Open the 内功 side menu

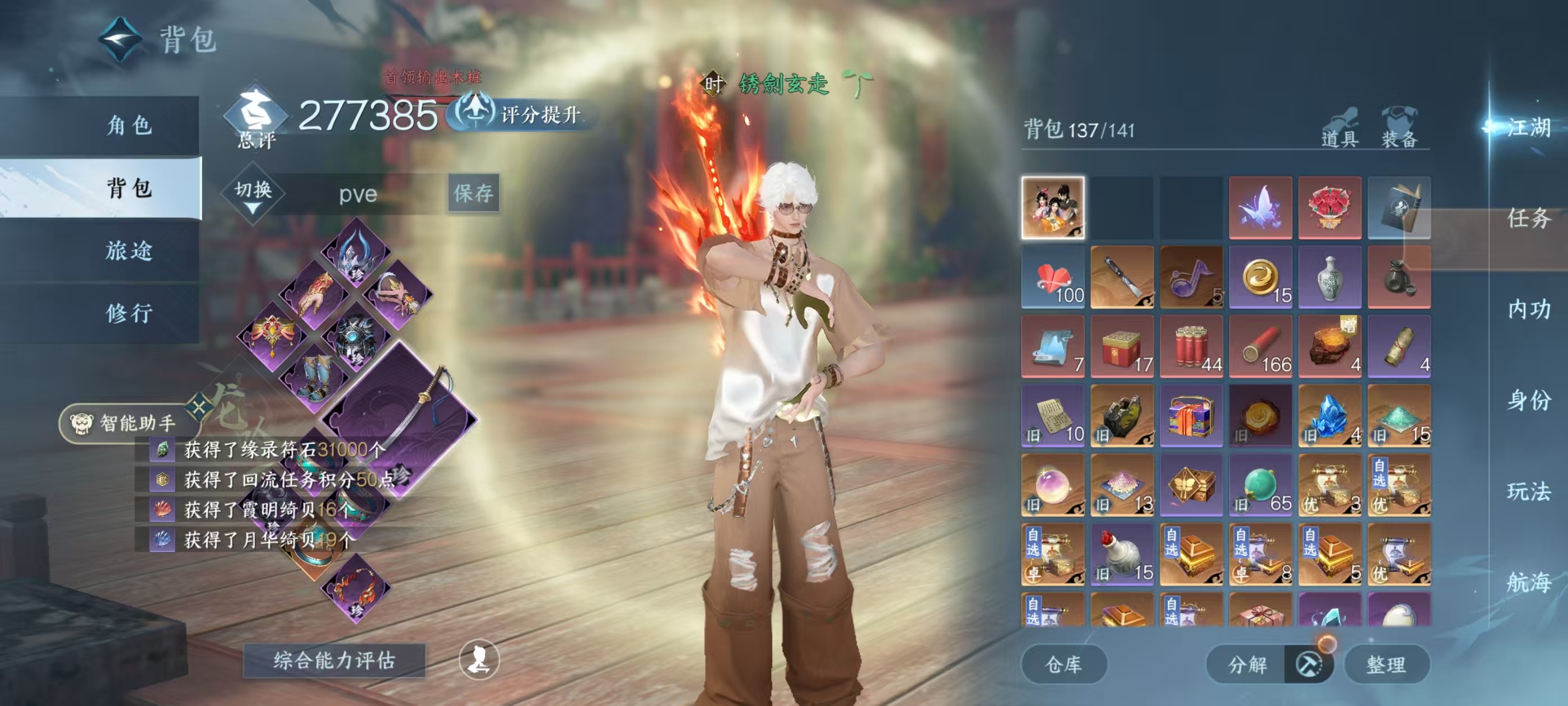[x=1528, y=309]
